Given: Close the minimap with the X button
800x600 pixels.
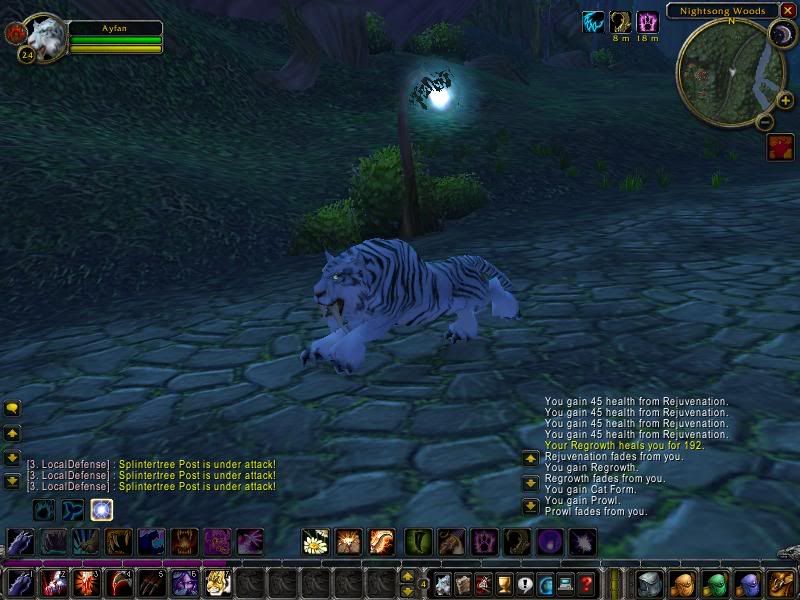Looking at the screenshot, I should click(789, 11).
